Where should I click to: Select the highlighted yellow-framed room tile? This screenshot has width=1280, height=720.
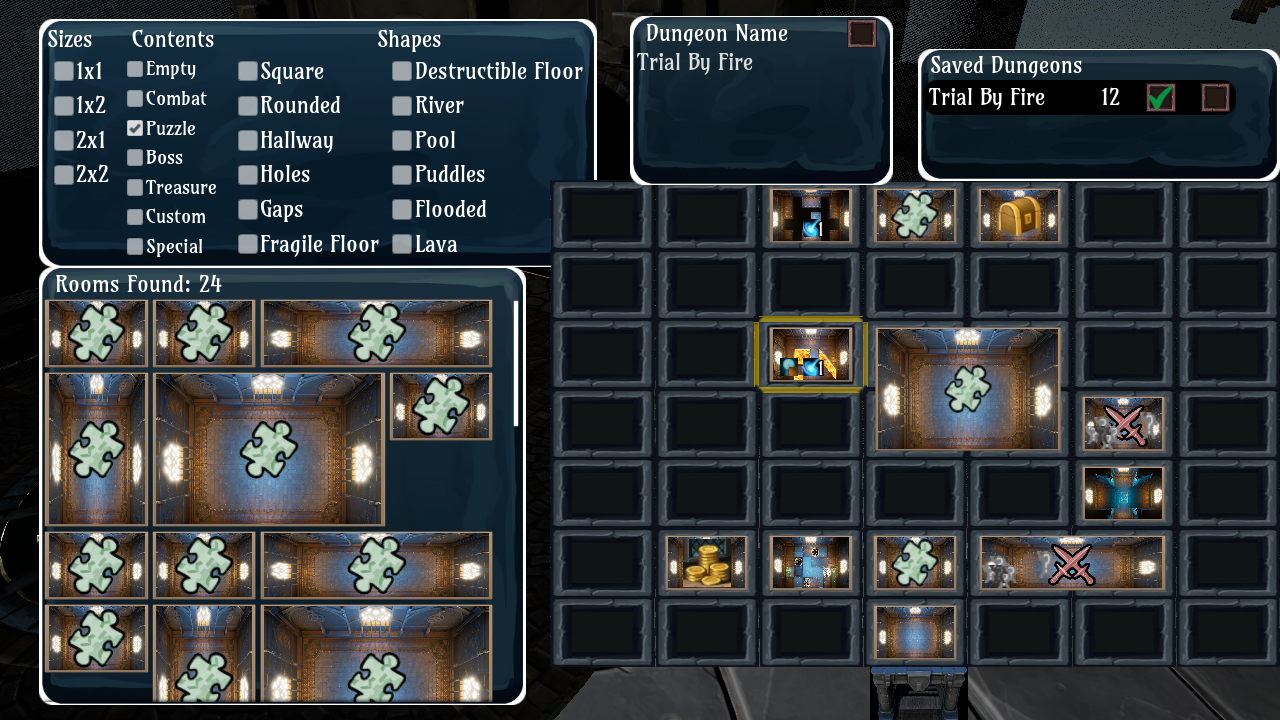[x=811, y=357]
